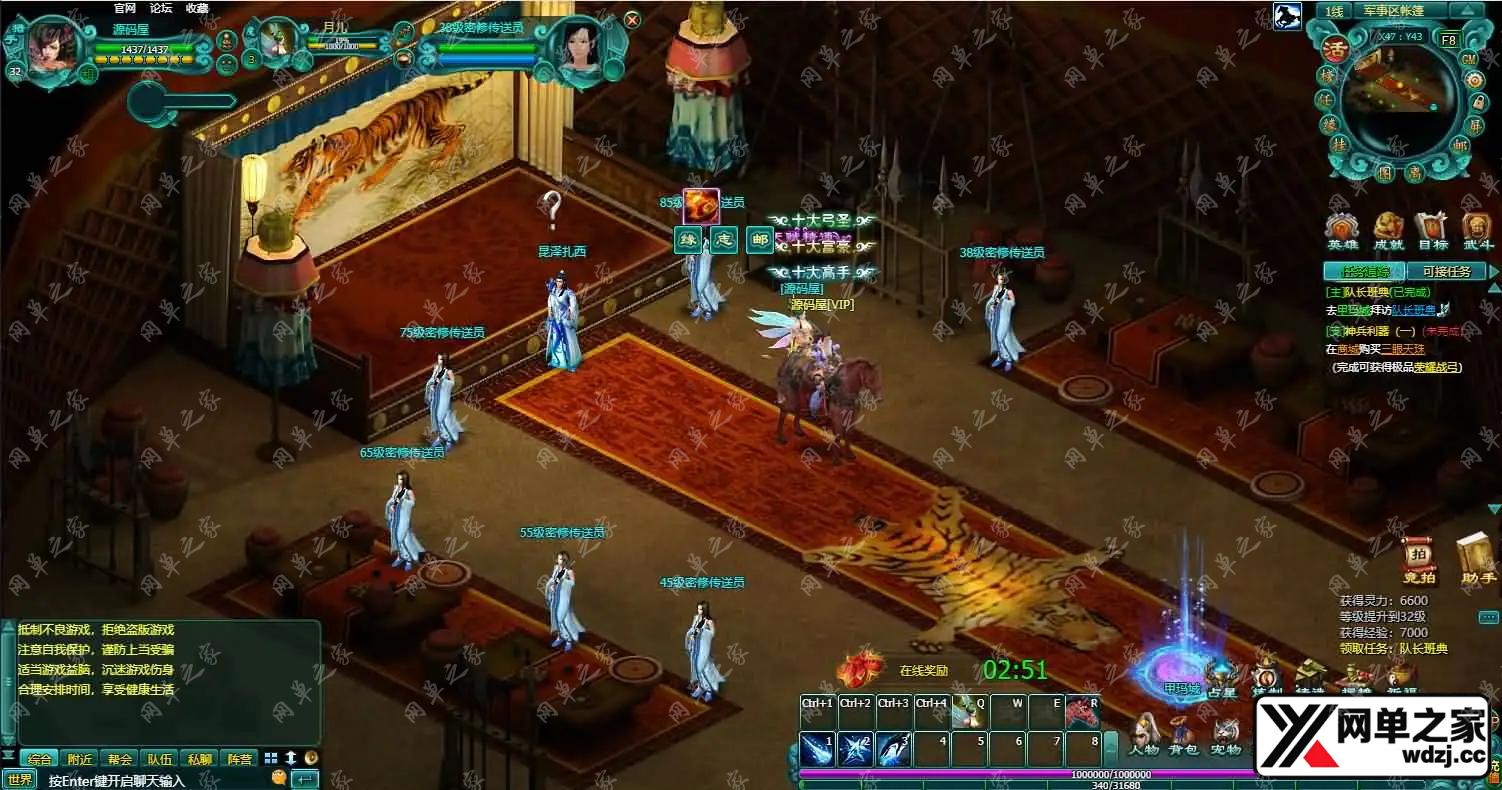Open the 宠物 pet panel
This screenshot has width=1502, height=790.
pos(1226,736)
